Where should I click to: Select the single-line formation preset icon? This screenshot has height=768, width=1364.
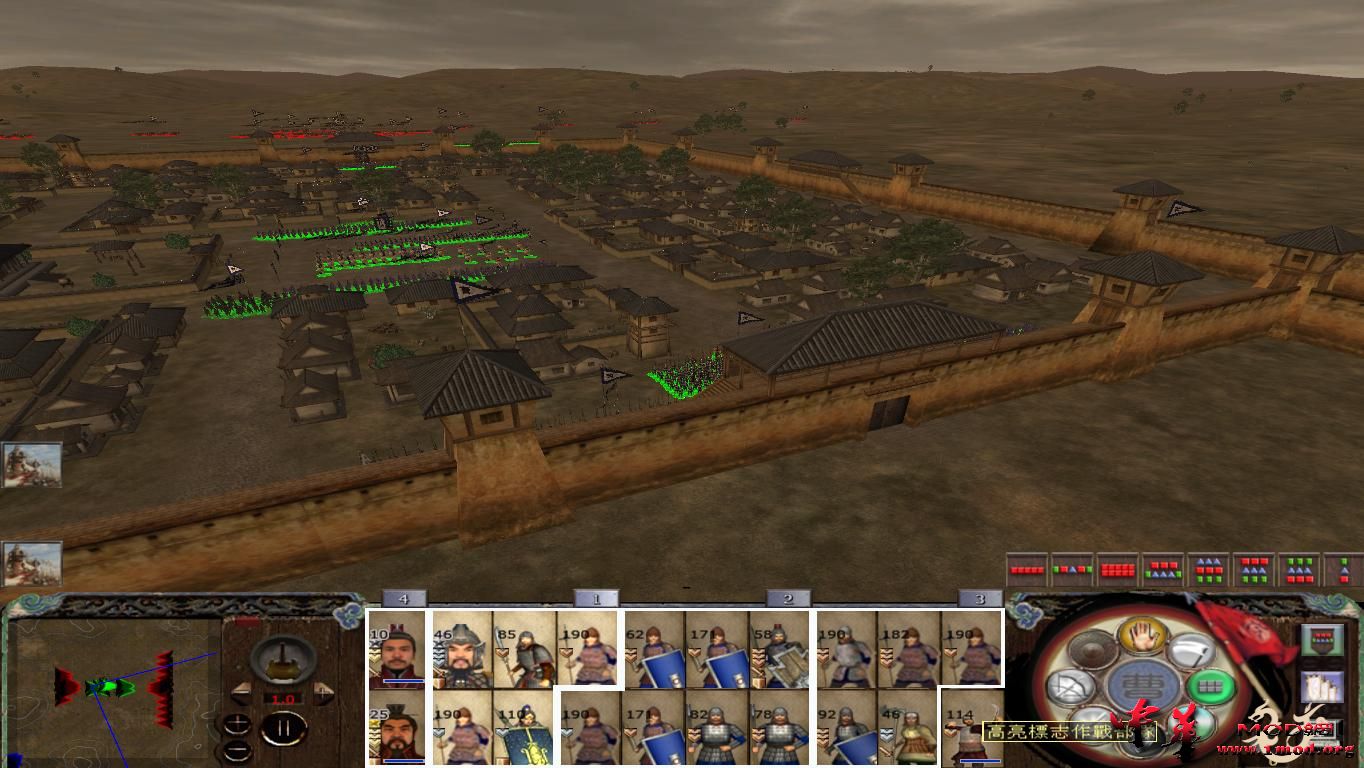pyautogui.click(x=1026, y=570)
